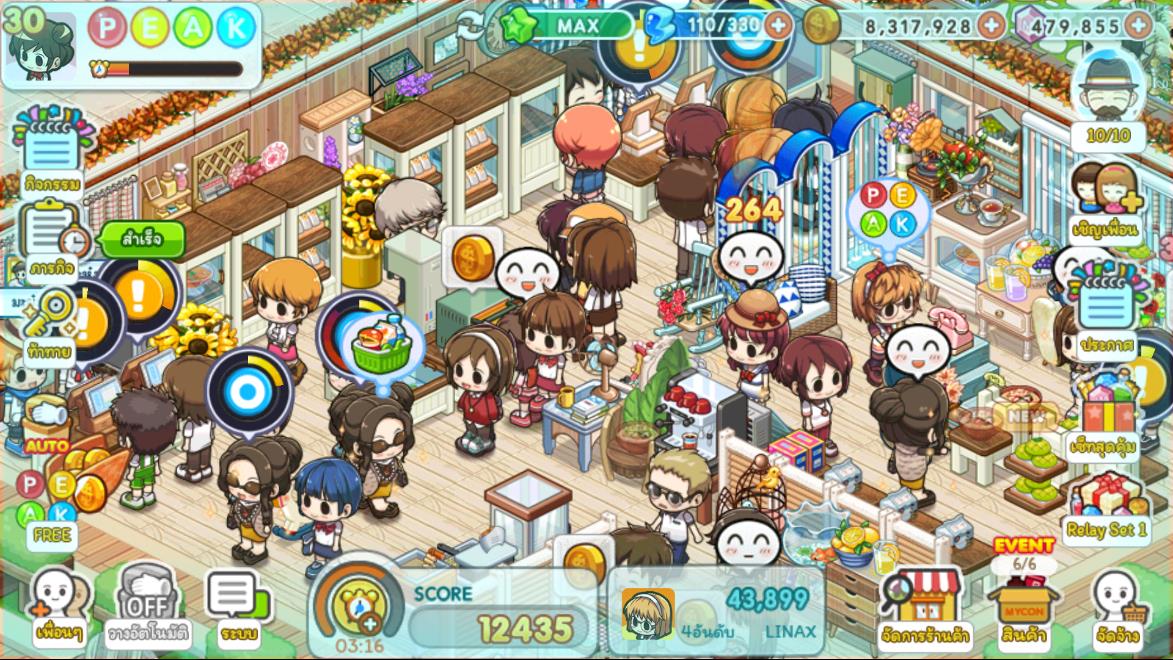Open จัดการร้านค้า shop management
Screen dimensions: 1173x660
[923, 607]
